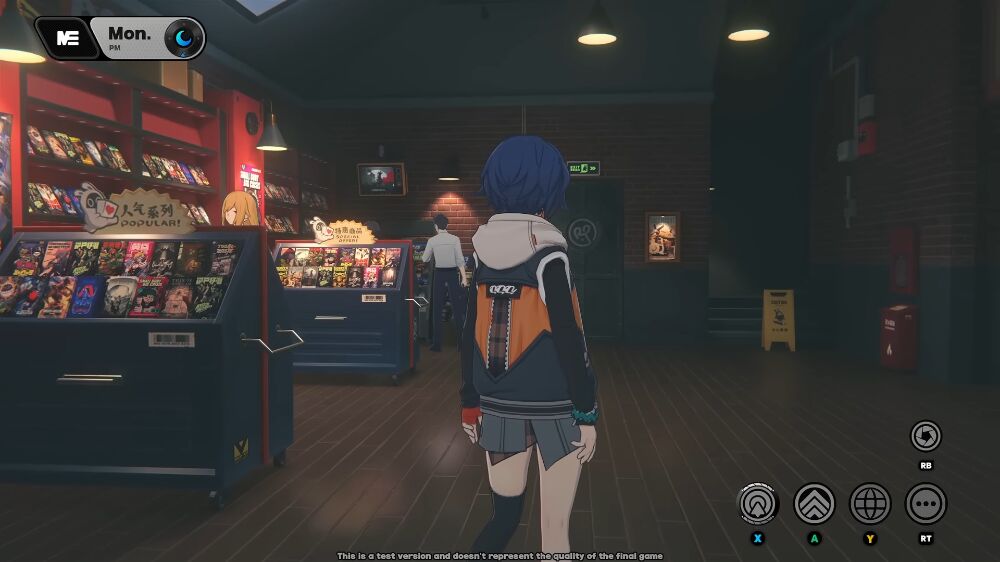Click the crescent moon time dial
This screenshot has height=562, width=1000.
pyautogui.click(x=183, y=38)
